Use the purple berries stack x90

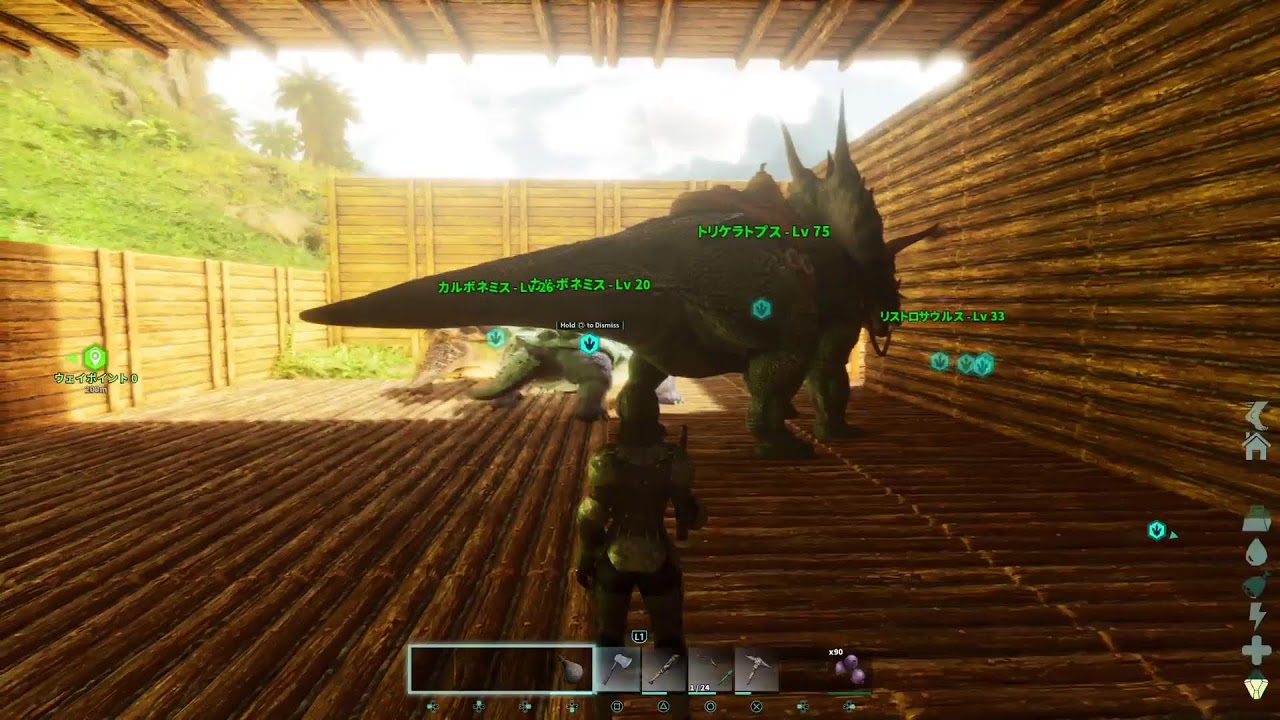click(x=849, y=672)
